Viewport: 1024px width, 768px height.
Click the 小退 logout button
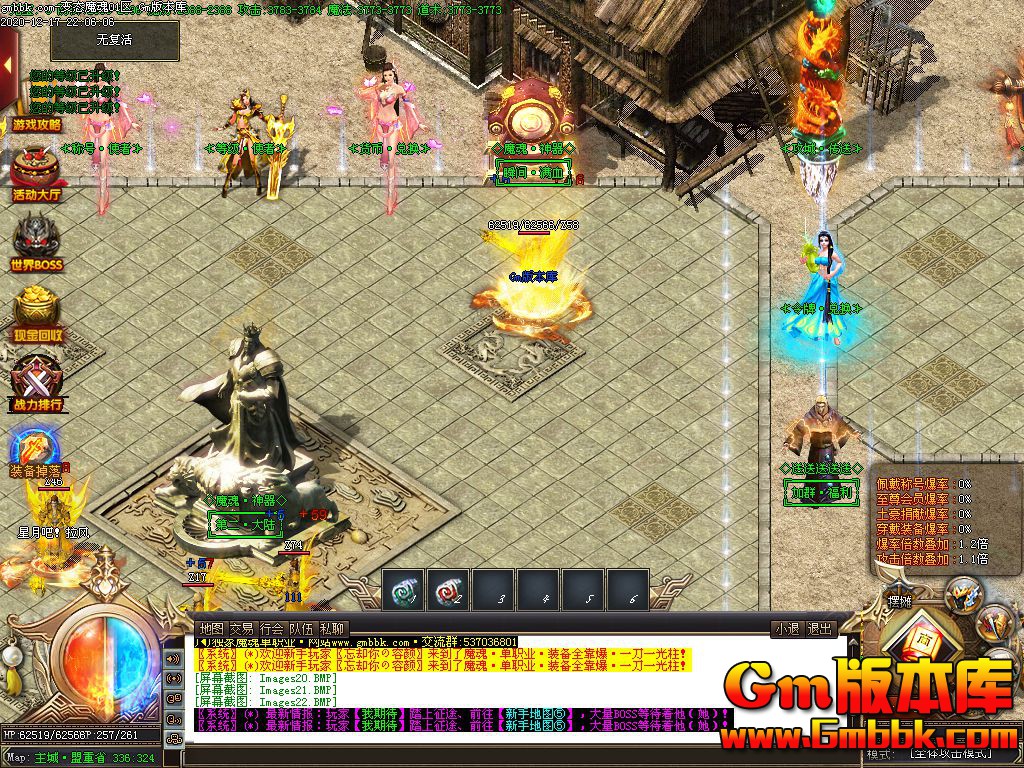786,629
